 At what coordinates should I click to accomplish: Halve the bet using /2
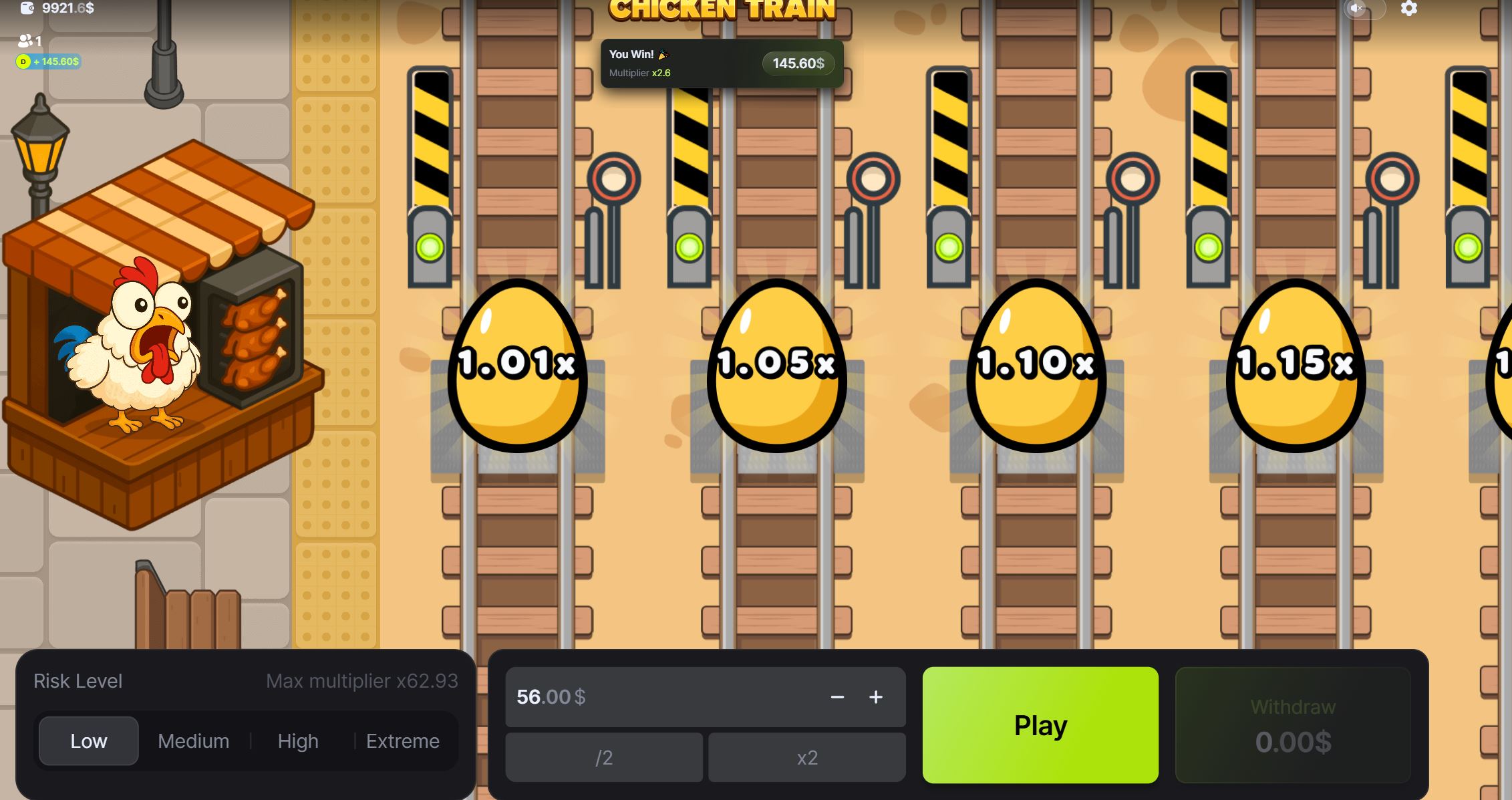(x=605, y=757)
